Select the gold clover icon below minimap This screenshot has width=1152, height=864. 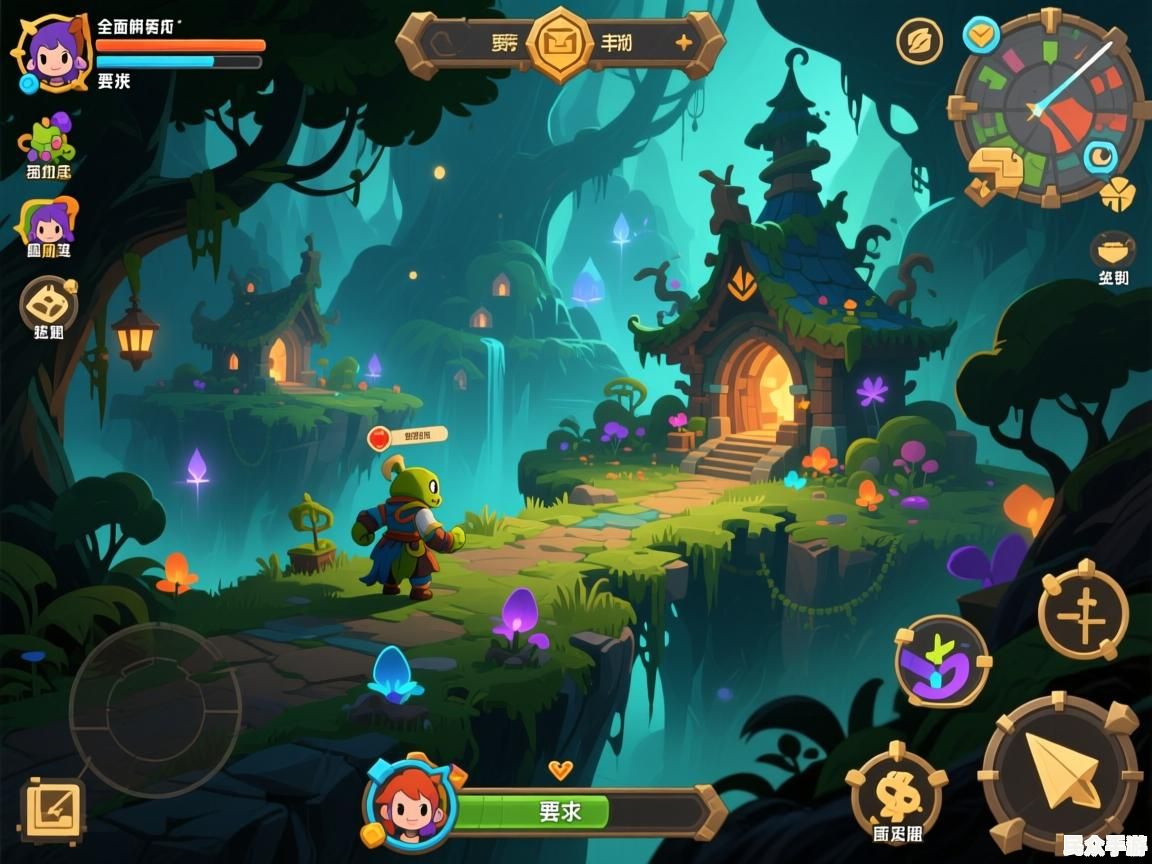[x=1117, y=194]
